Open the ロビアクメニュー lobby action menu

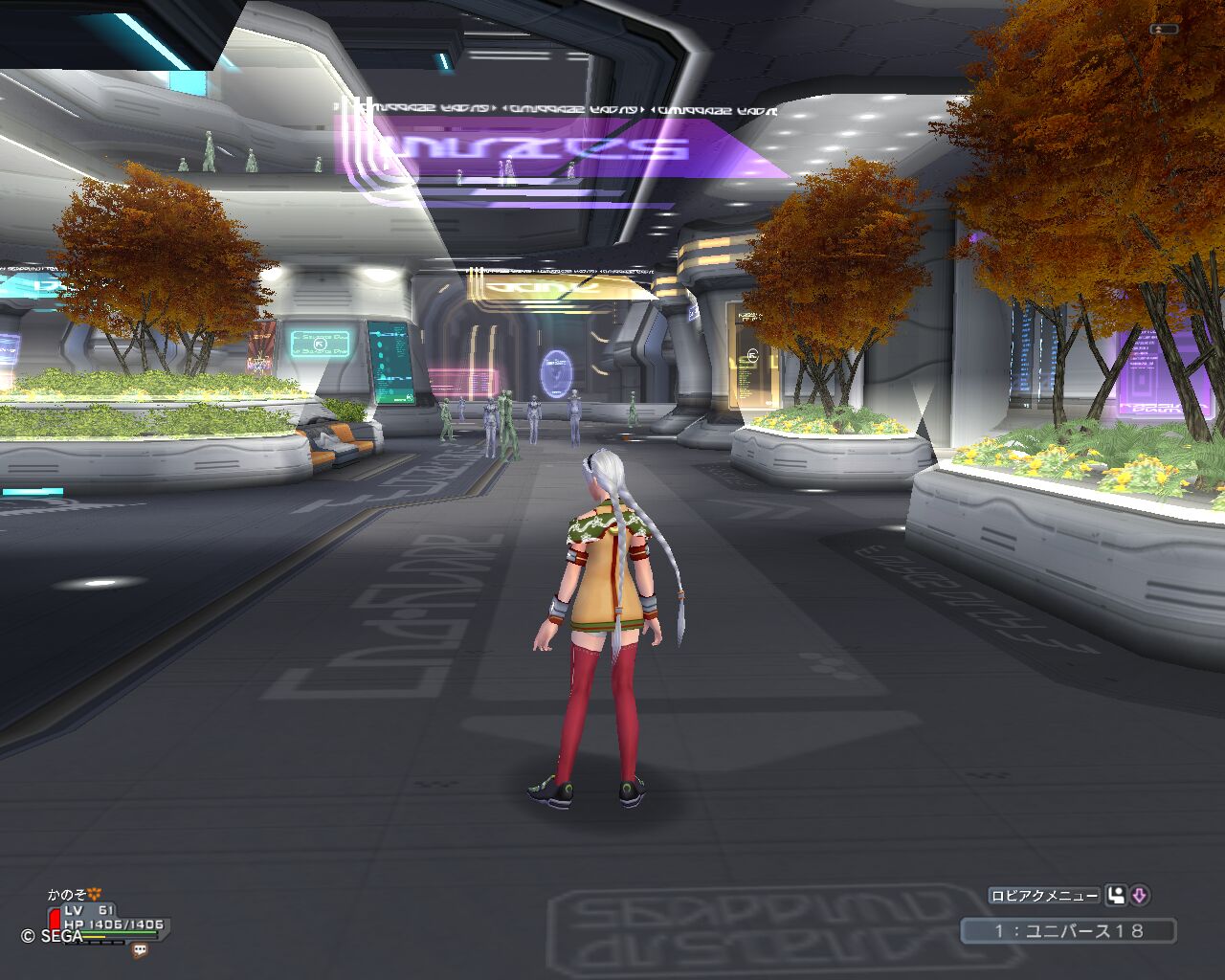click(1044, 896)
